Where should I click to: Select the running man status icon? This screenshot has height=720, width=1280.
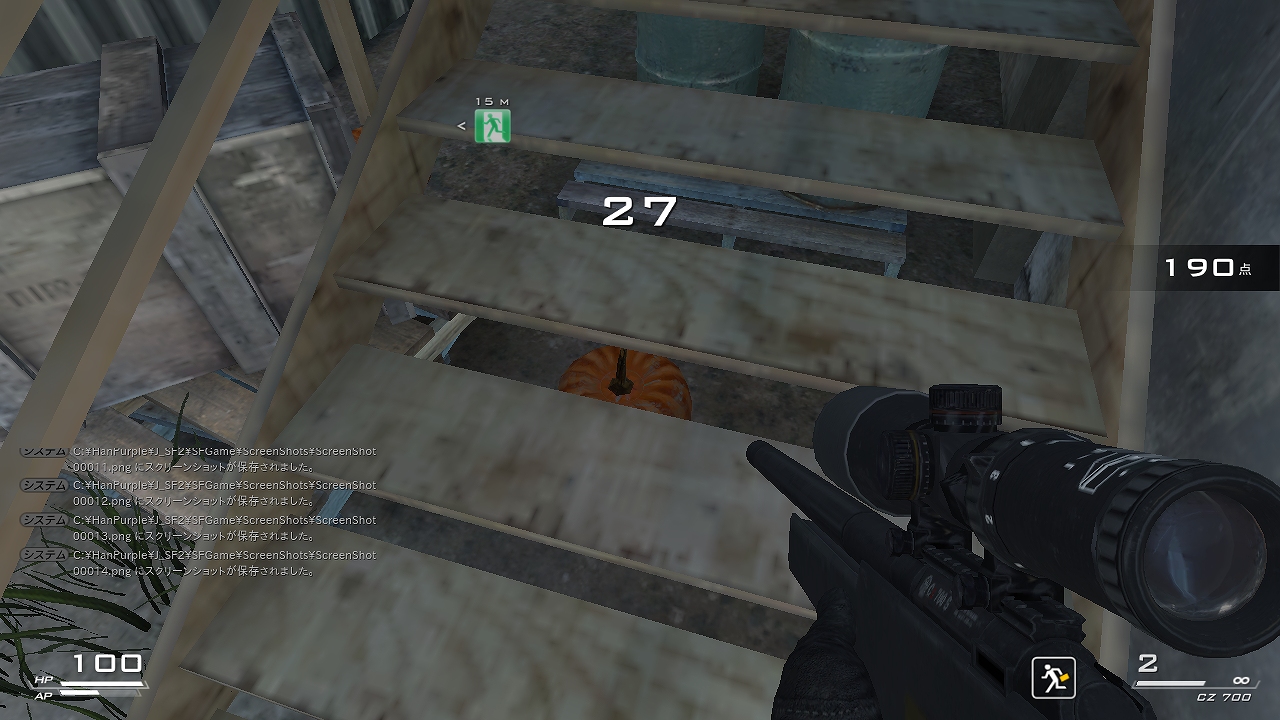point(1053,677)
